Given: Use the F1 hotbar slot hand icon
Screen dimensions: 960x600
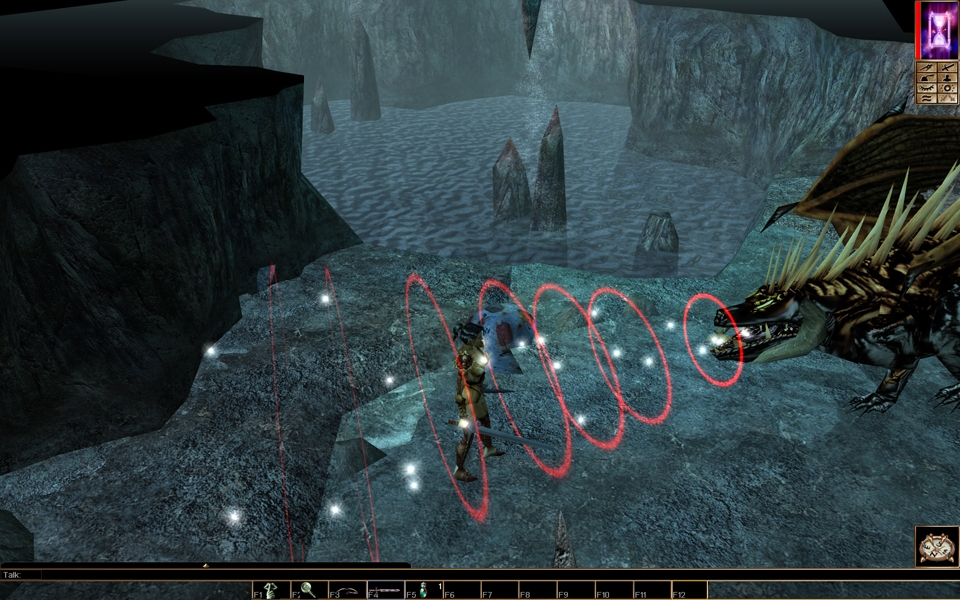Looking at the screenshot, I should [271, 590].
